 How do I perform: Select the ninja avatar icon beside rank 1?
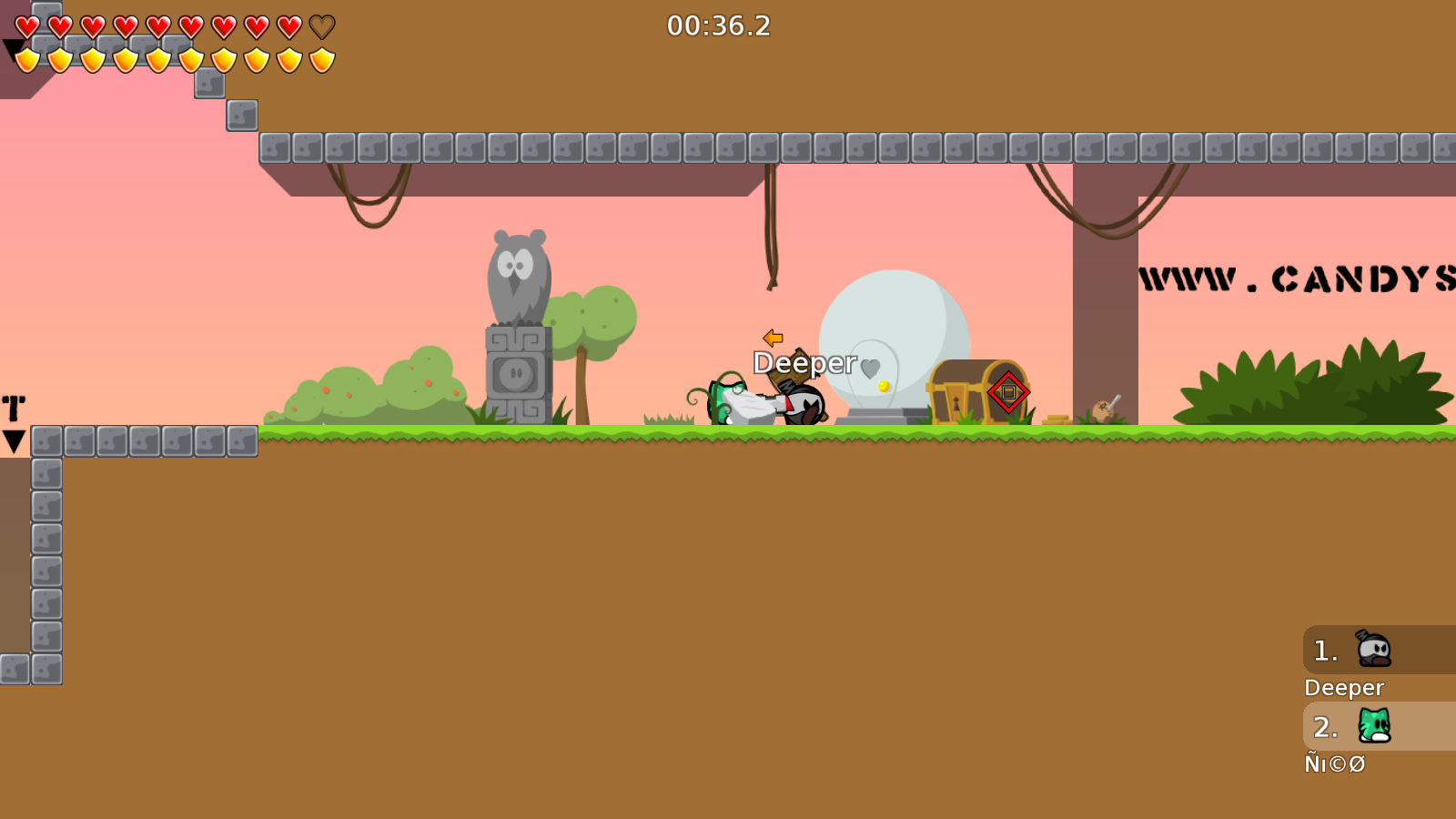pyautogui.click(x=1374, y=650)
